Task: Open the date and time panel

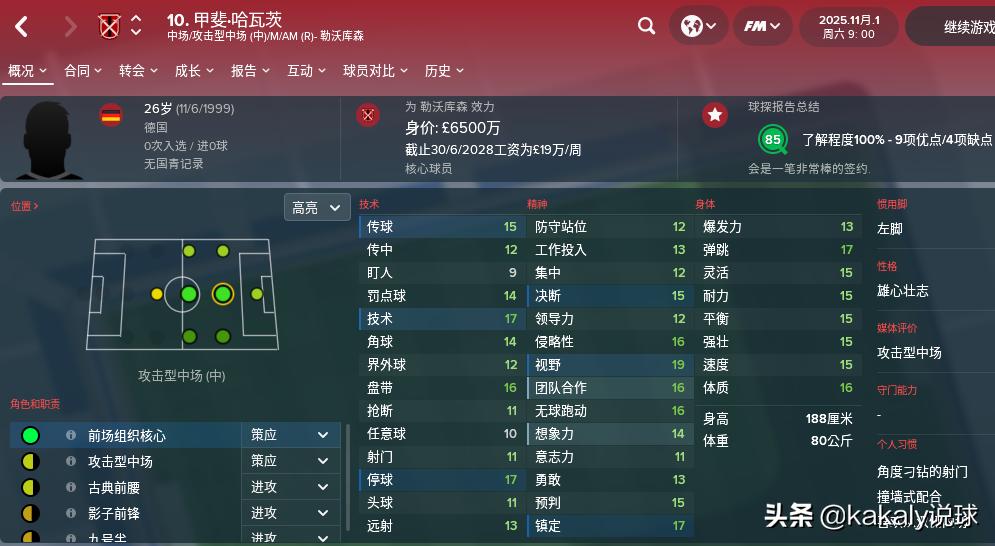Action: pyautogui.click(x=848, y=27)
